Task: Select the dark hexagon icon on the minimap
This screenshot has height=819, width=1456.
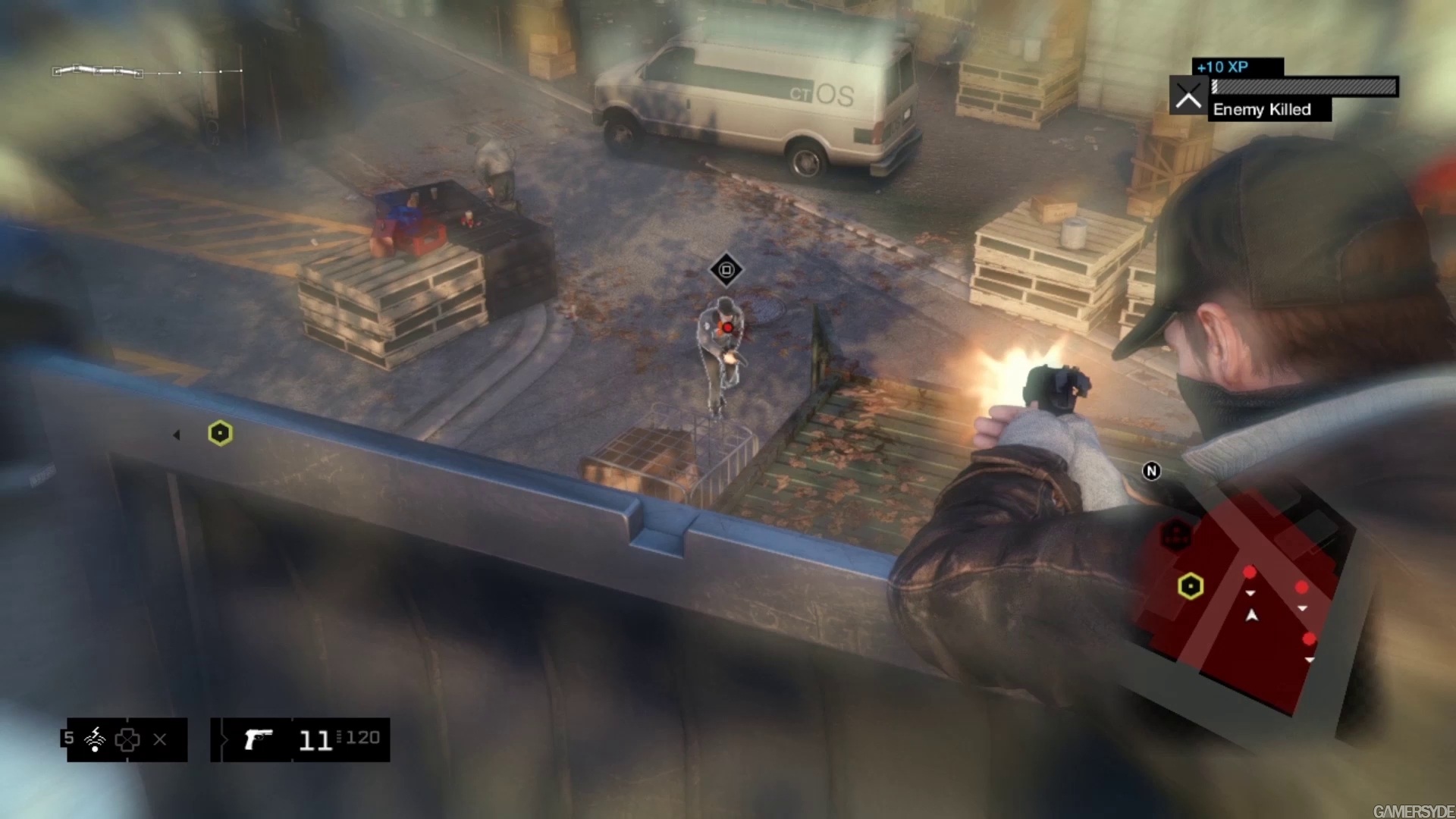Action: 1177,536
